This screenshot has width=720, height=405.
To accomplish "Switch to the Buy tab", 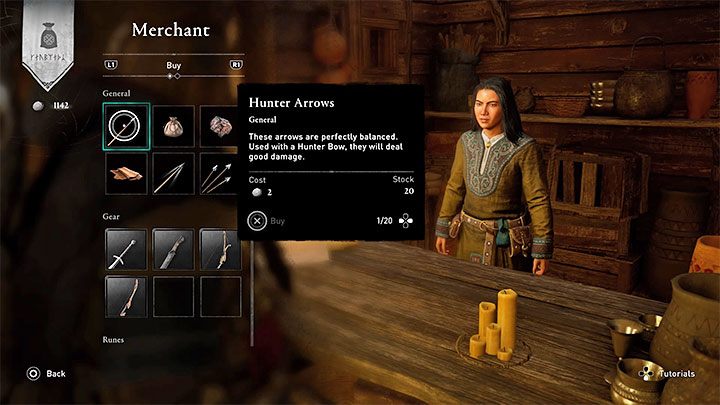I will (173, 65).
